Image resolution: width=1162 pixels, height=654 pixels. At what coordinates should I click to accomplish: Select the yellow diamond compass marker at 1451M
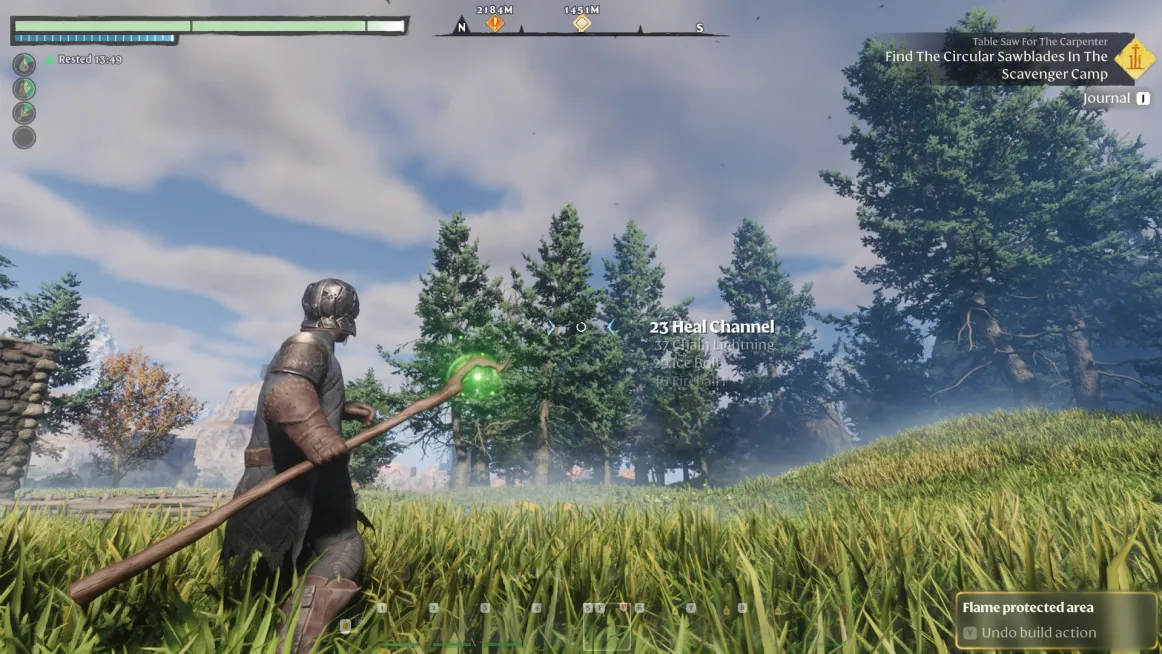pos(582,23)
